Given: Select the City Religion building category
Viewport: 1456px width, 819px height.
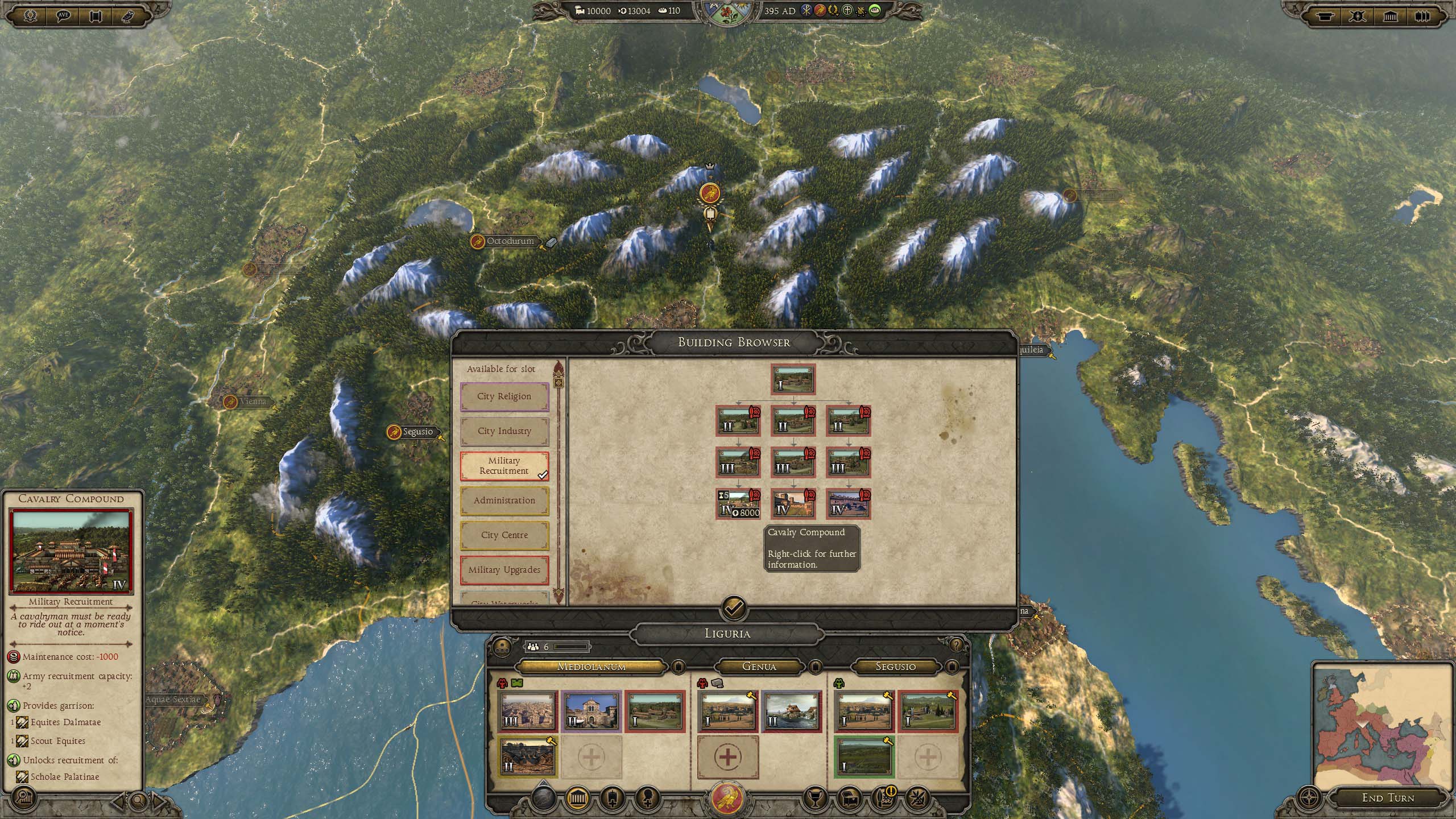Looking at the screenshot, I should click(x=504, y=396).
